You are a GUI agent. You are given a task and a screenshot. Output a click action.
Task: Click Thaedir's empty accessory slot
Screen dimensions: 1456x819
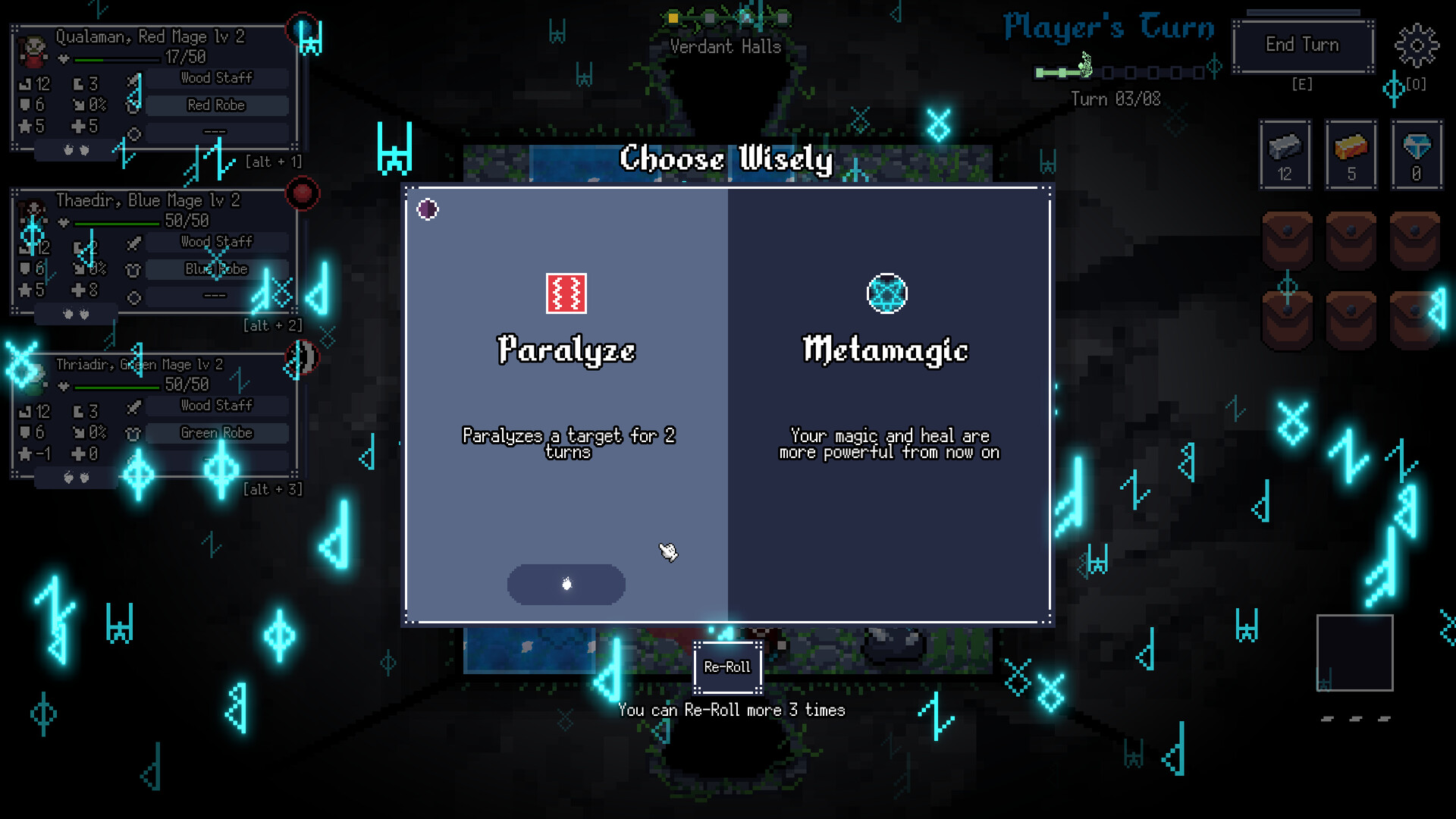pos(216,295)
